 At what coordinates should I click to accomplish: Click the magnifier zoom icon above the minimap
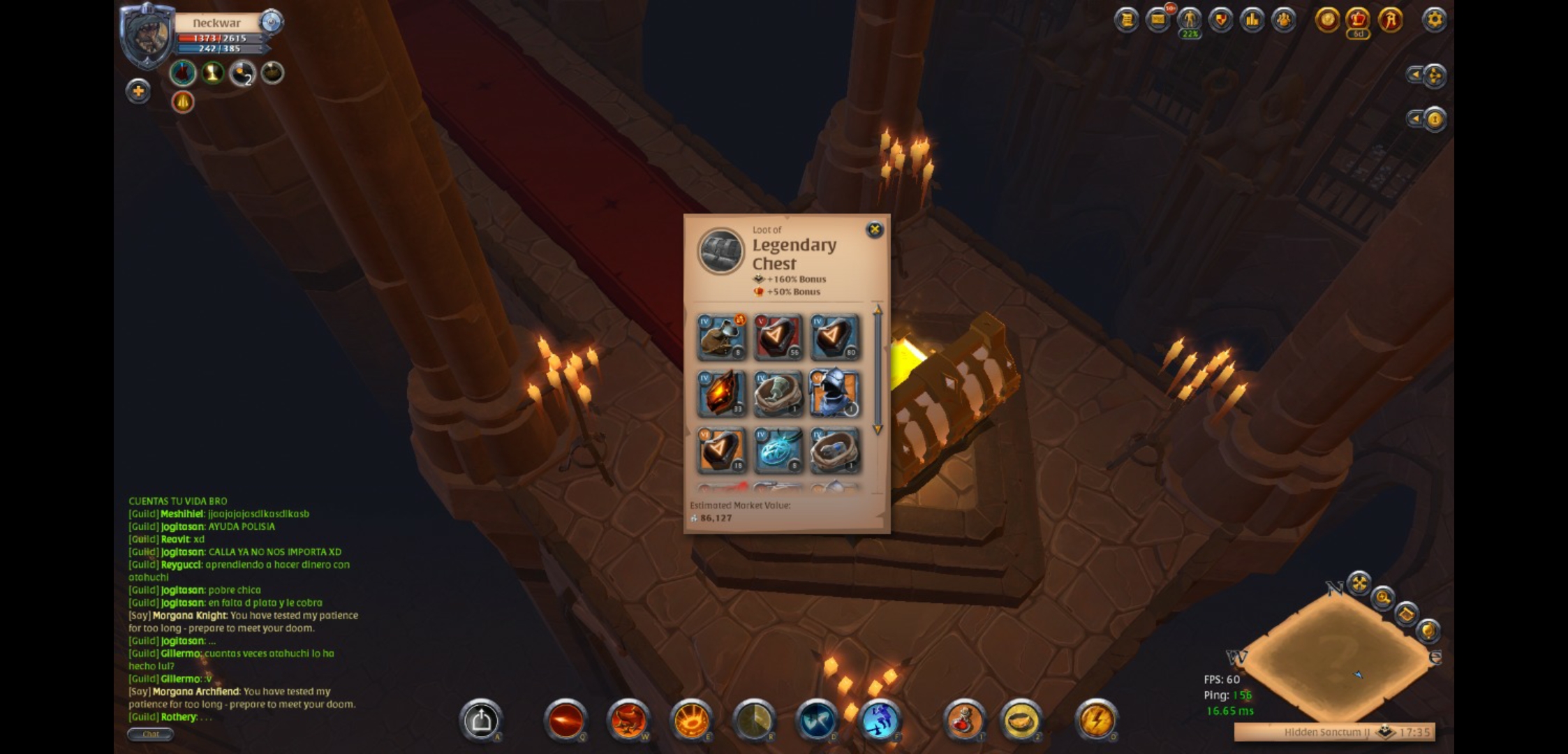(x=1382, y=598)
